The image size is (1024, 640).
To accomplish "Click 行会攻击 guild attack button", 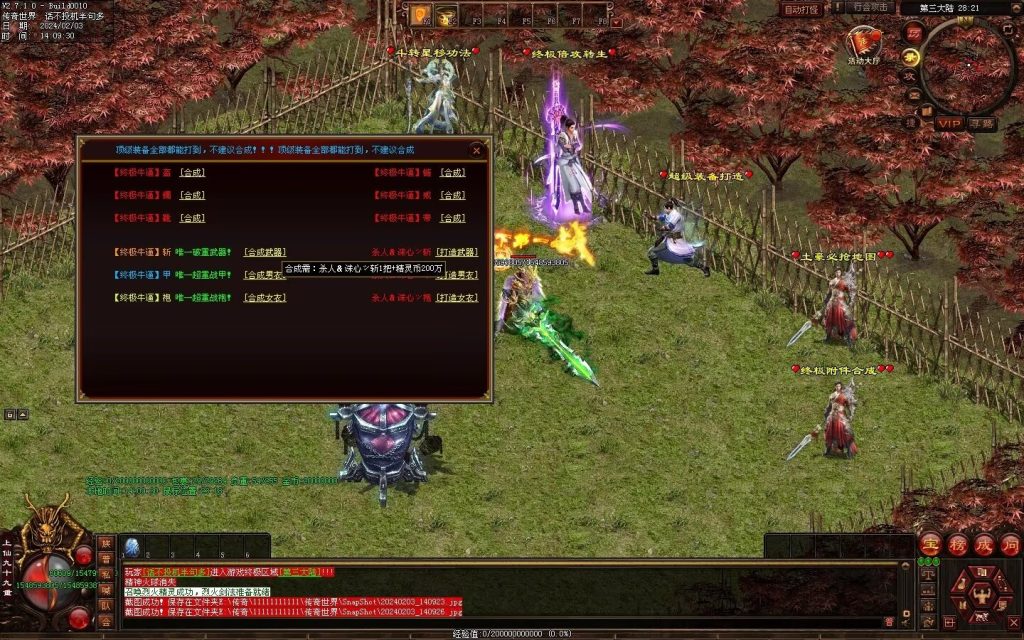I will pyautogui.click(x=870, y=8).
